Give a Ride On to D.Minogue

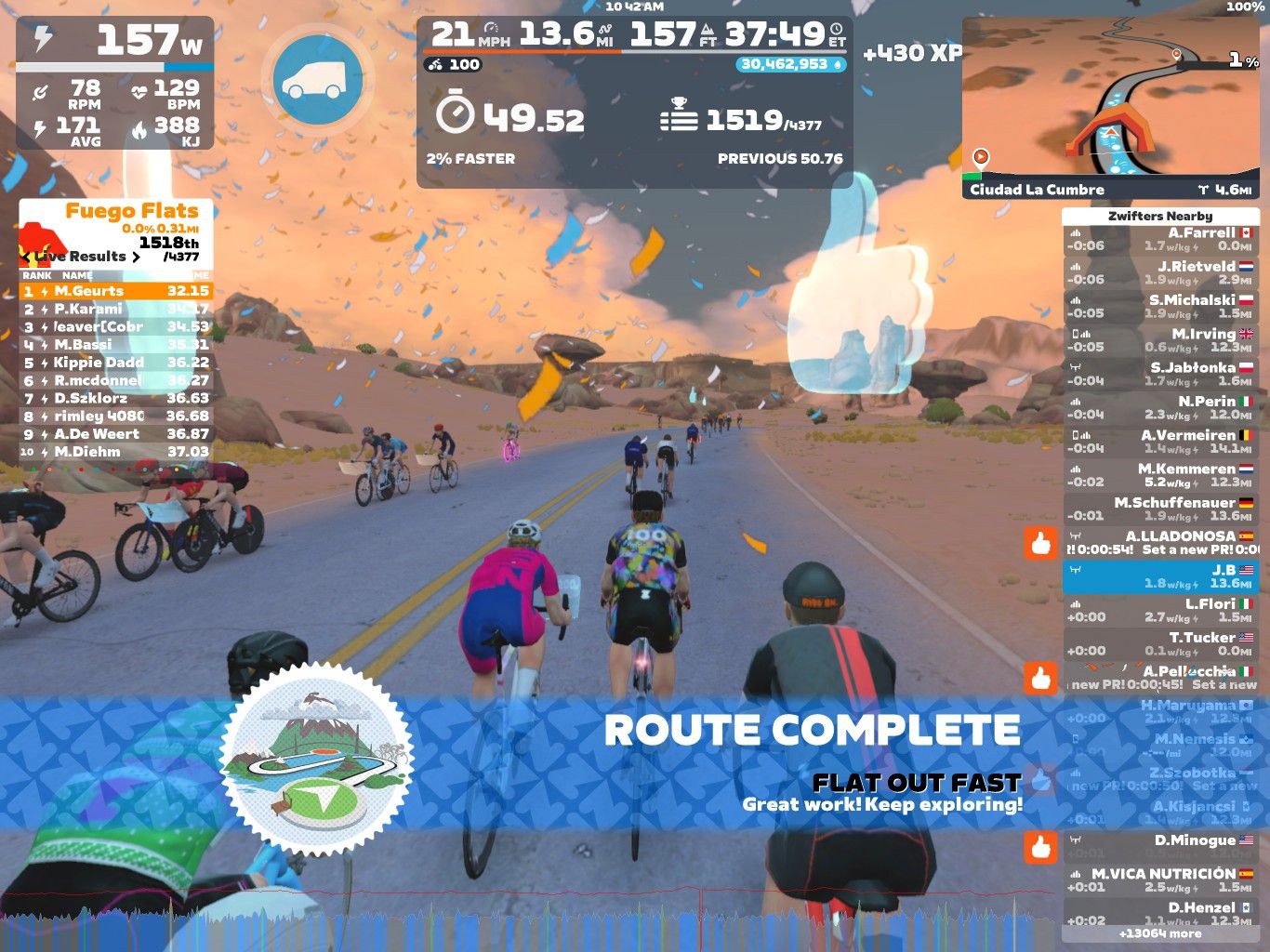[1041, 847]
